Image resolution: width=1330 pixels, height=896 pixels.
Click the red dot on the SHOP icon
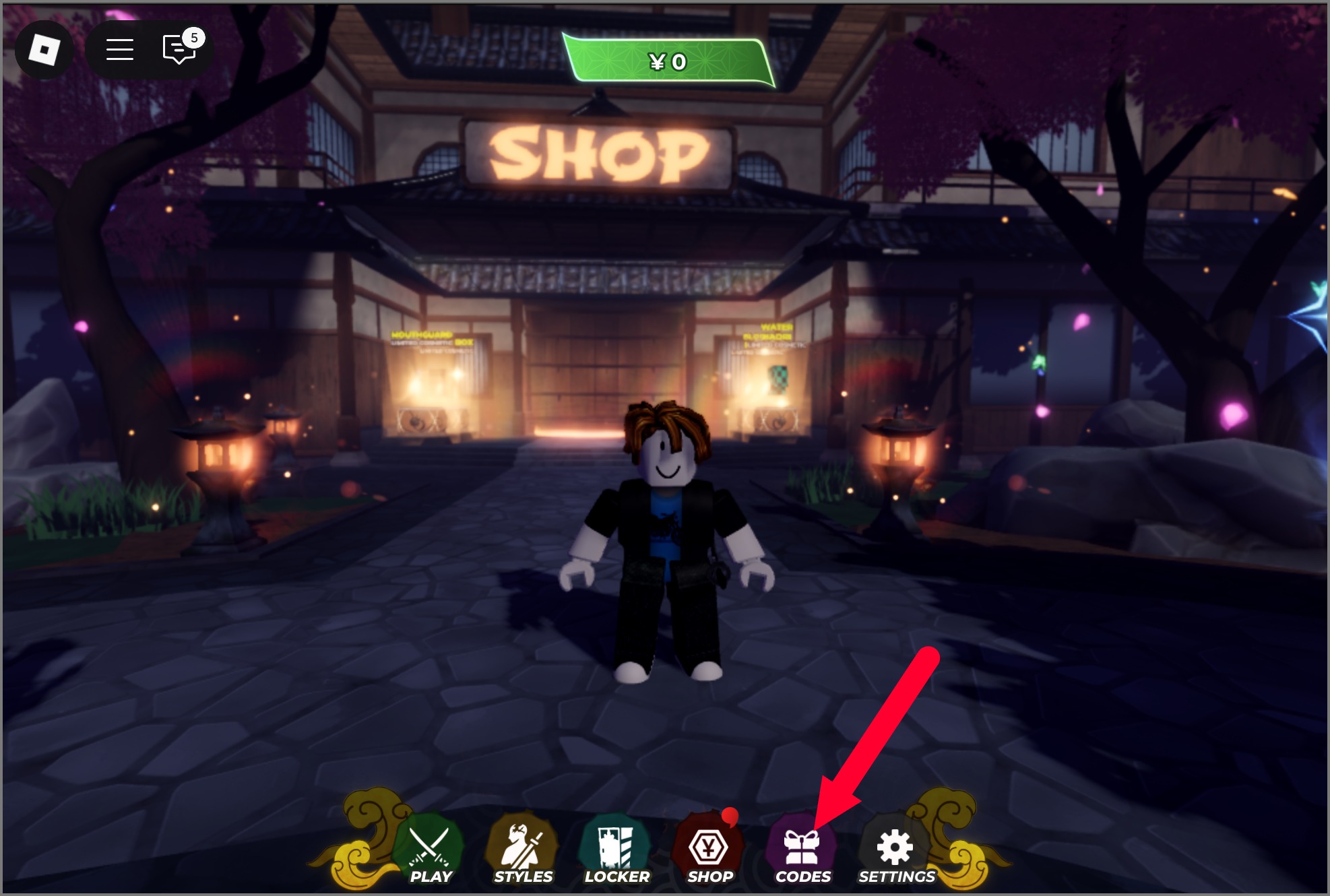point(729,816)
